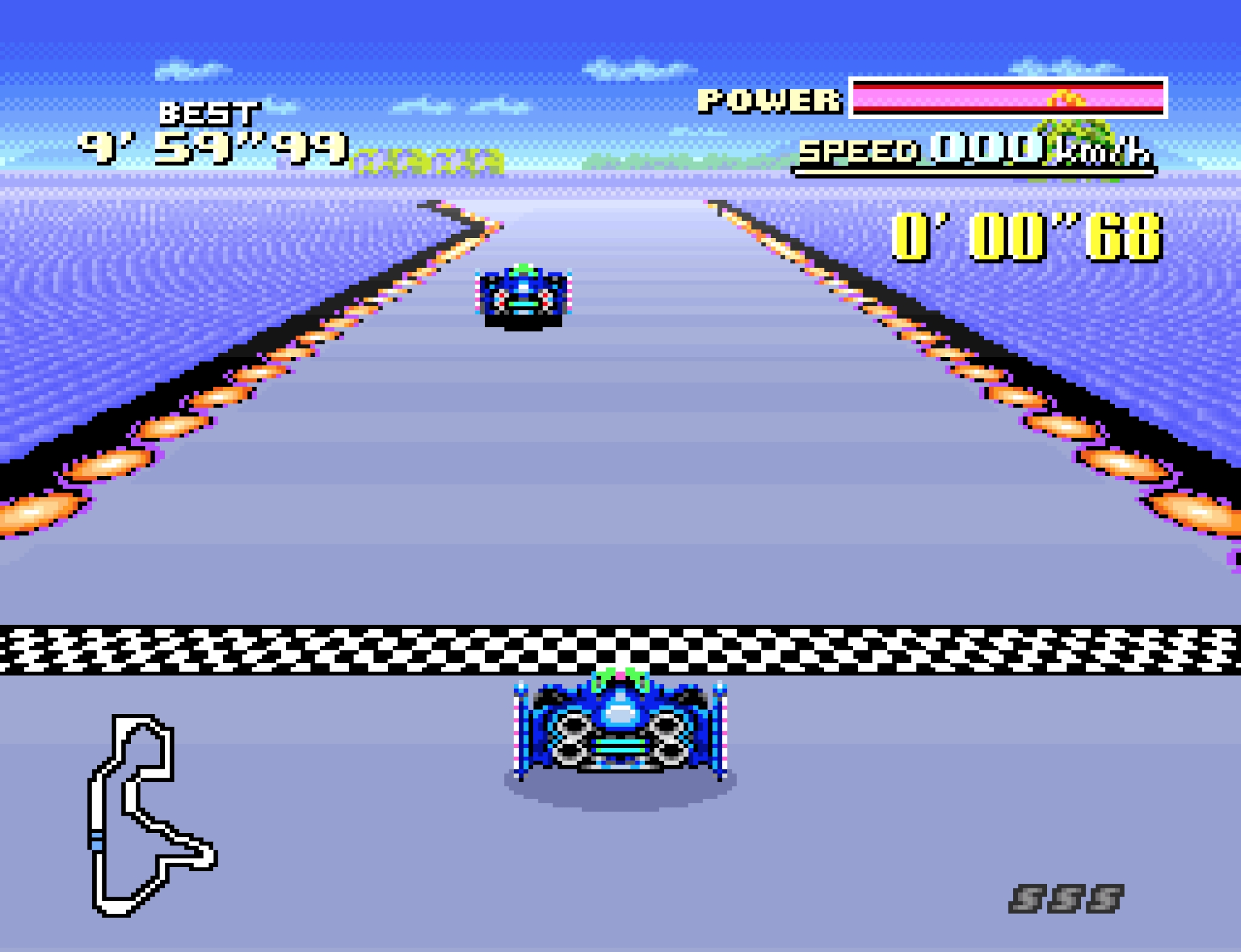The width and height of the screenshot is (1241, 952).
Task: Click the car's shadow beneath the vehicle
Action: coord(619,794)
